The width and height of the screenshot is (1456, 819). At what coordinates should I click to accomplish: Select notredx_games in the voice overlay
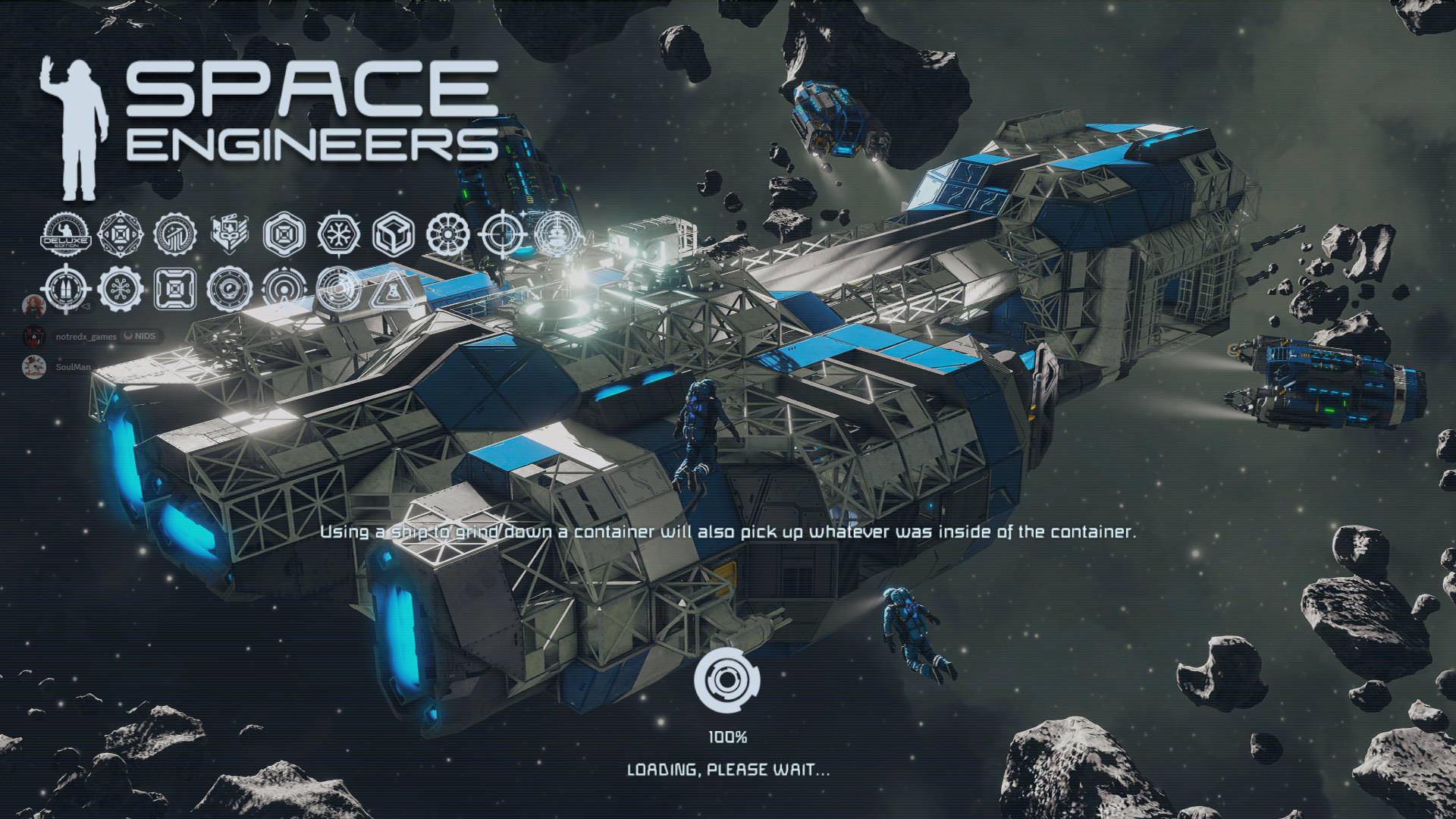pos(86,336)
